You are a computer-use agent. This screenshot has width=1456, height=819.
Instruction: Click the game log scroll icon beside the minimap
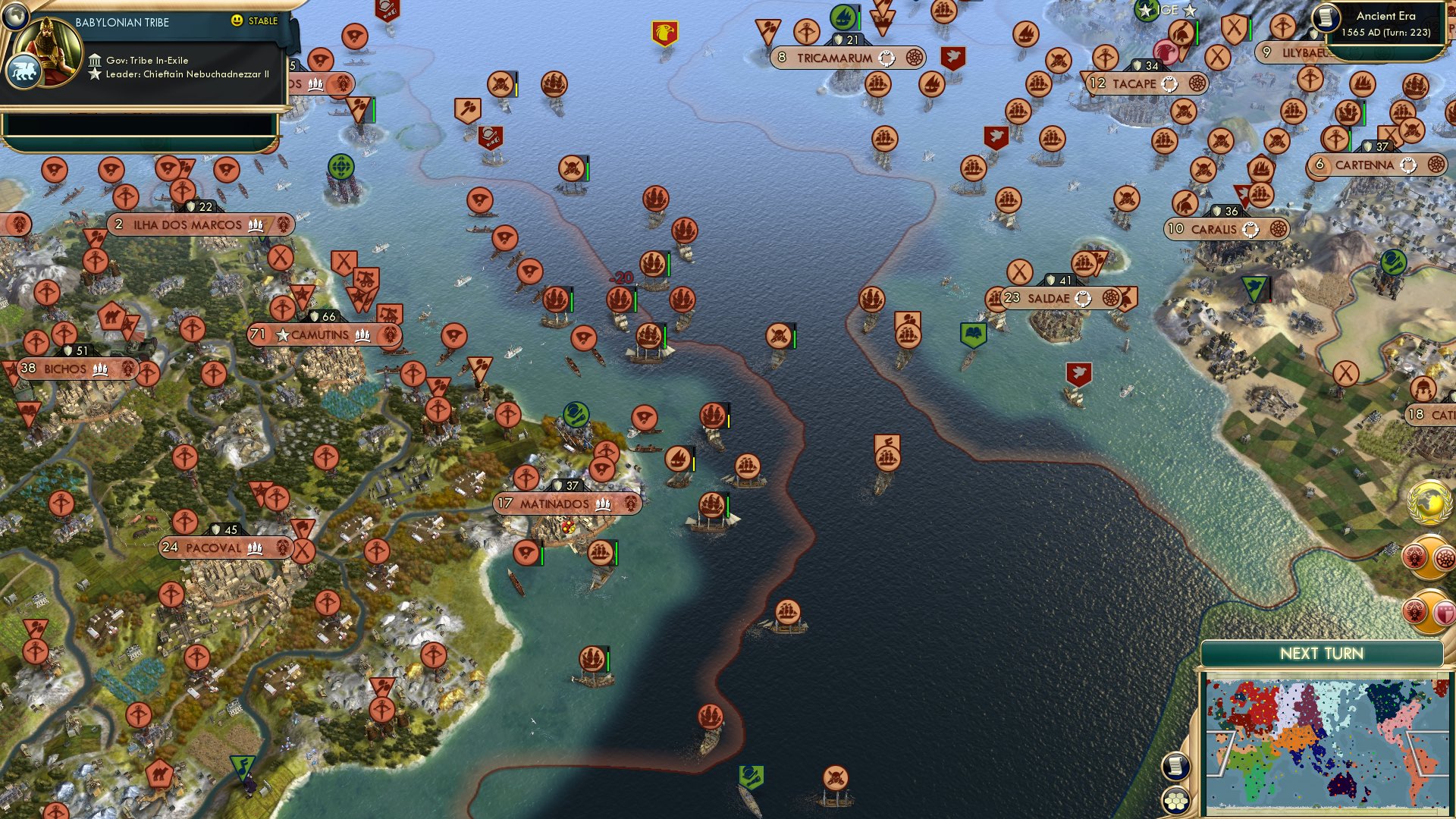pyautogui.click(x=1175, y=767)
